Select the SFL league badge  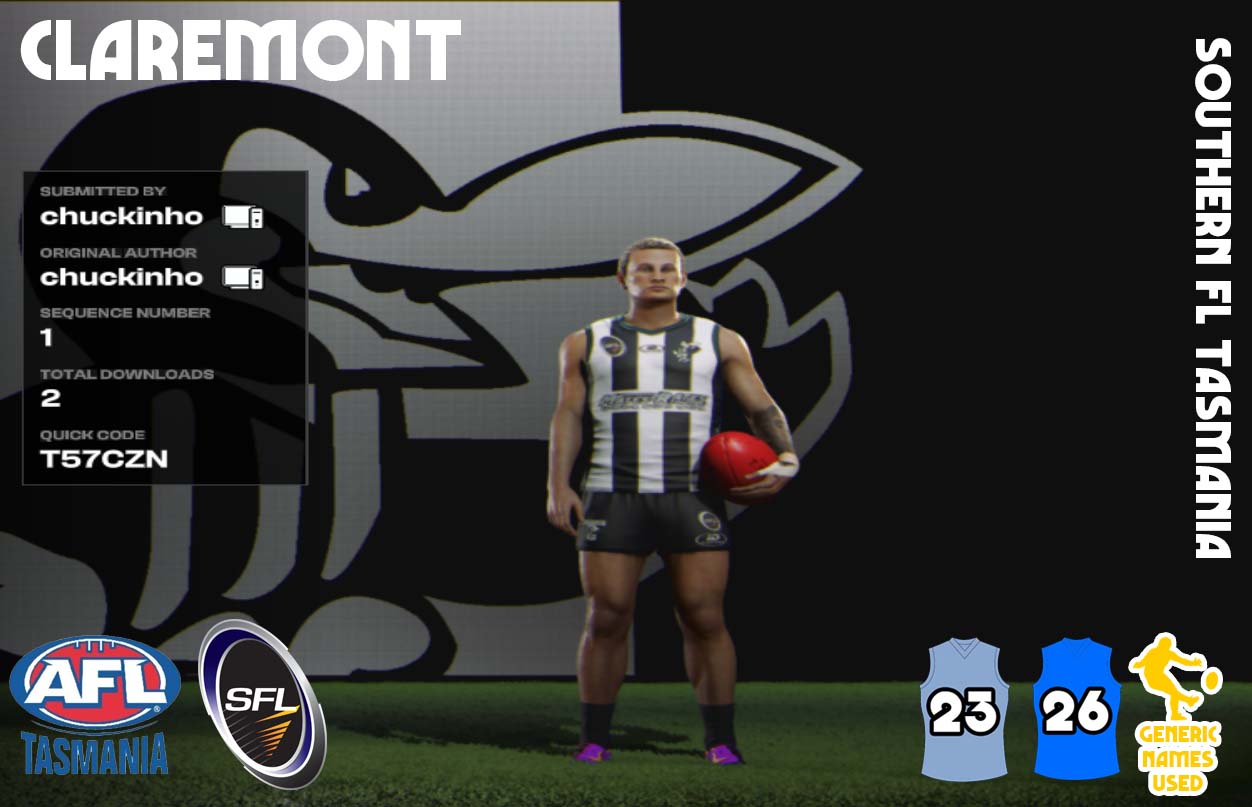pyautogui.click(x=263, y=704)
